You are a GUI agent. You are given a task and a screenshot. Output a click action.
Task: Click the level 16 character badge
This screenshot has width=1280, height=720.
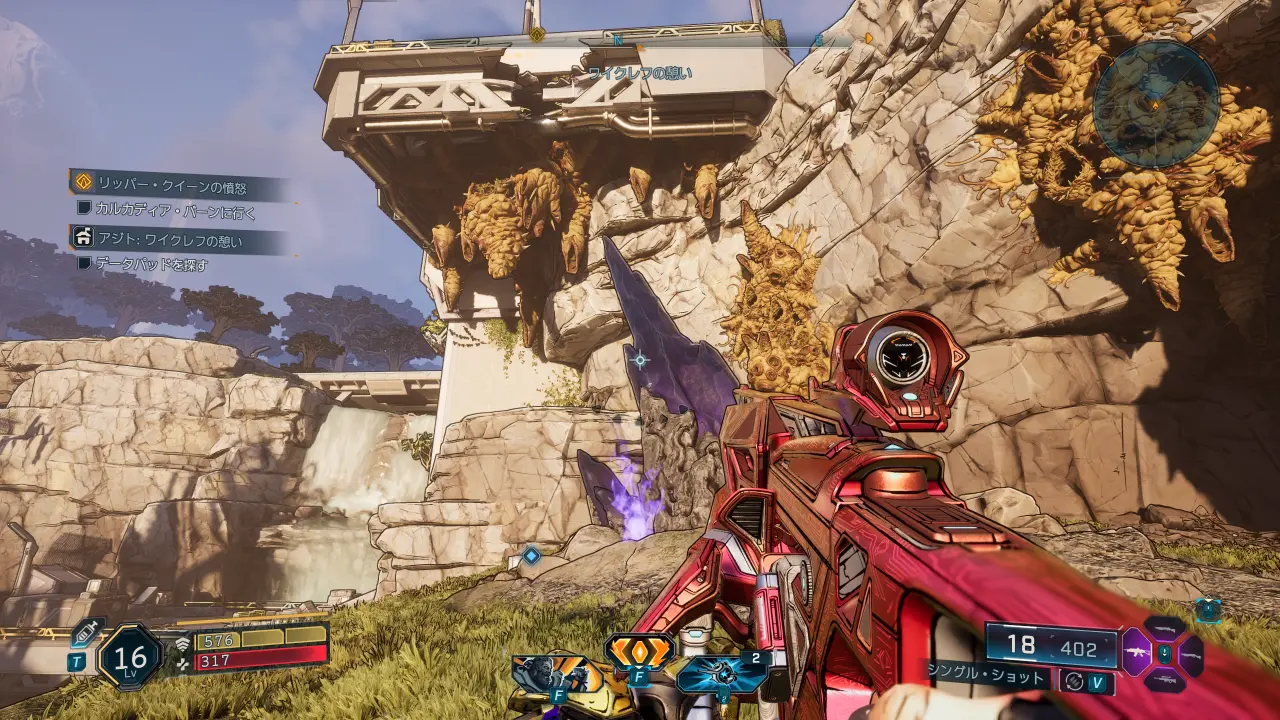pos(131,657)
